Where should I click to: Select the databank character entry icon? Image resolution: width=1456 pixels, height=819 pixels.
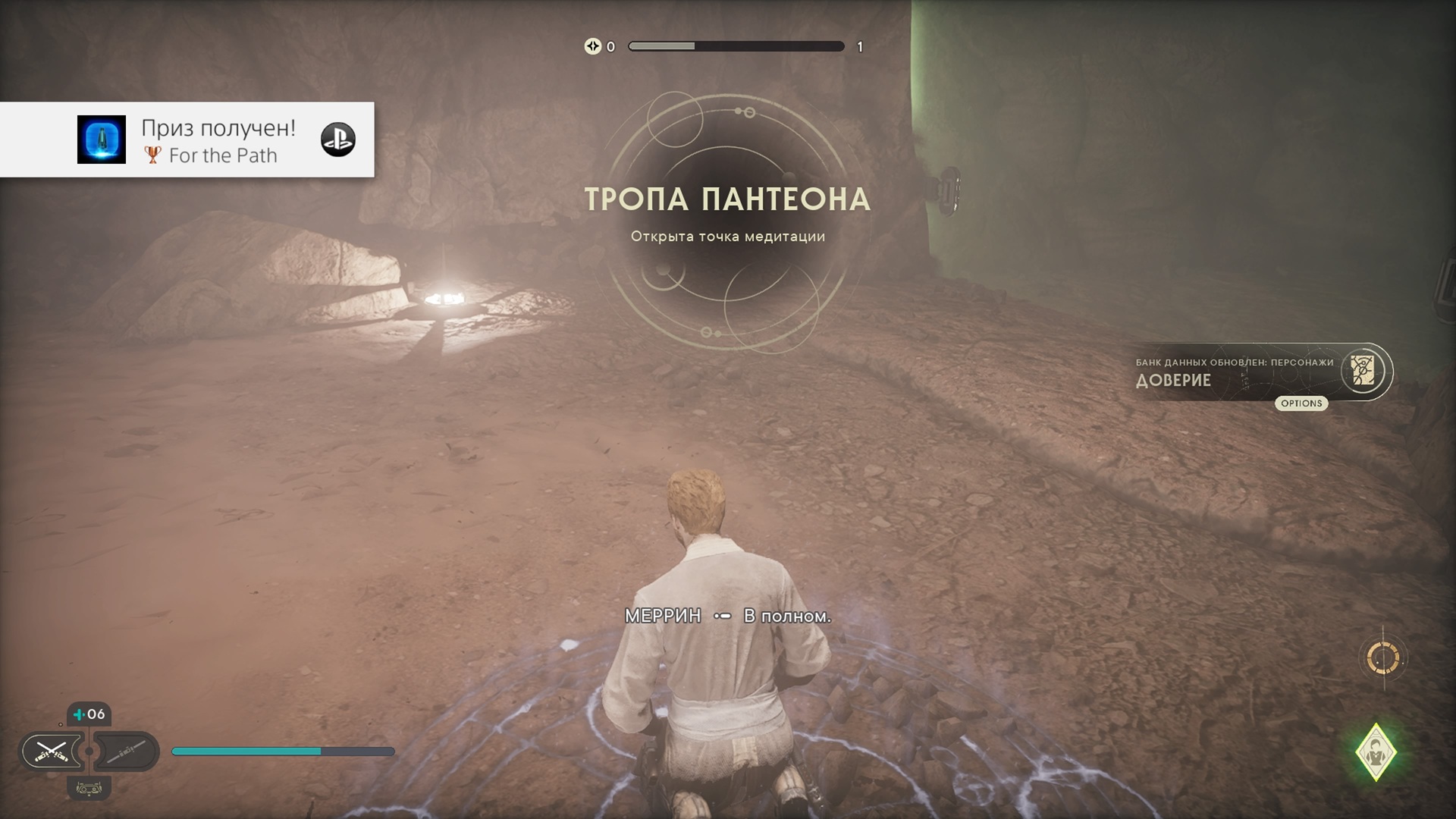(x=1363, y=372)
